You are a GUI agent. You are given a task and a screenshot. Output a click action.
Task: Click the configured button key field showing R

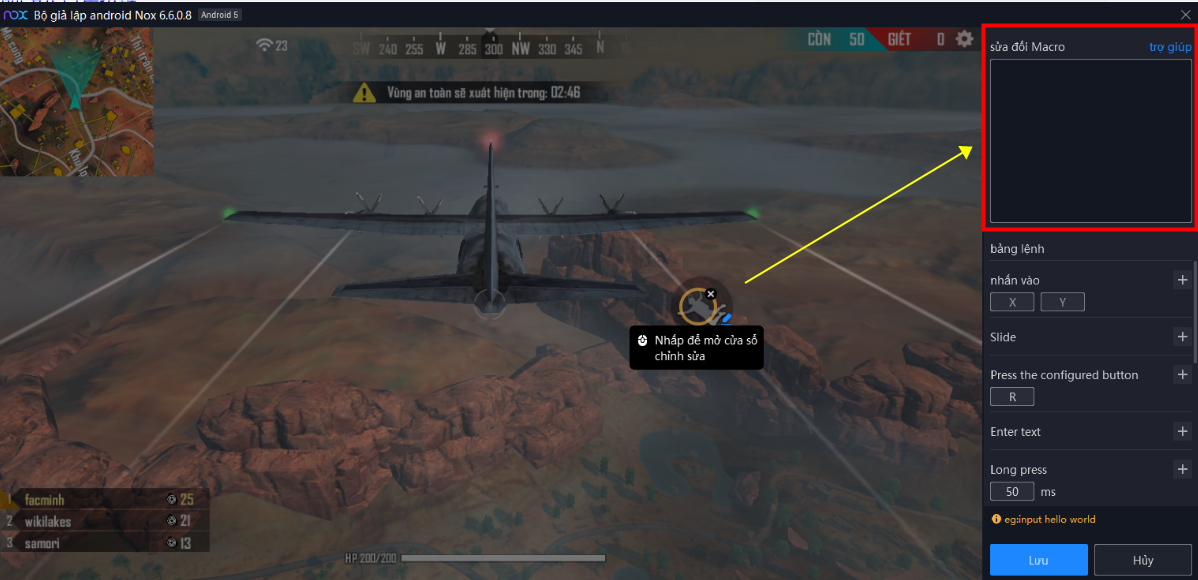pos(1012,397)
